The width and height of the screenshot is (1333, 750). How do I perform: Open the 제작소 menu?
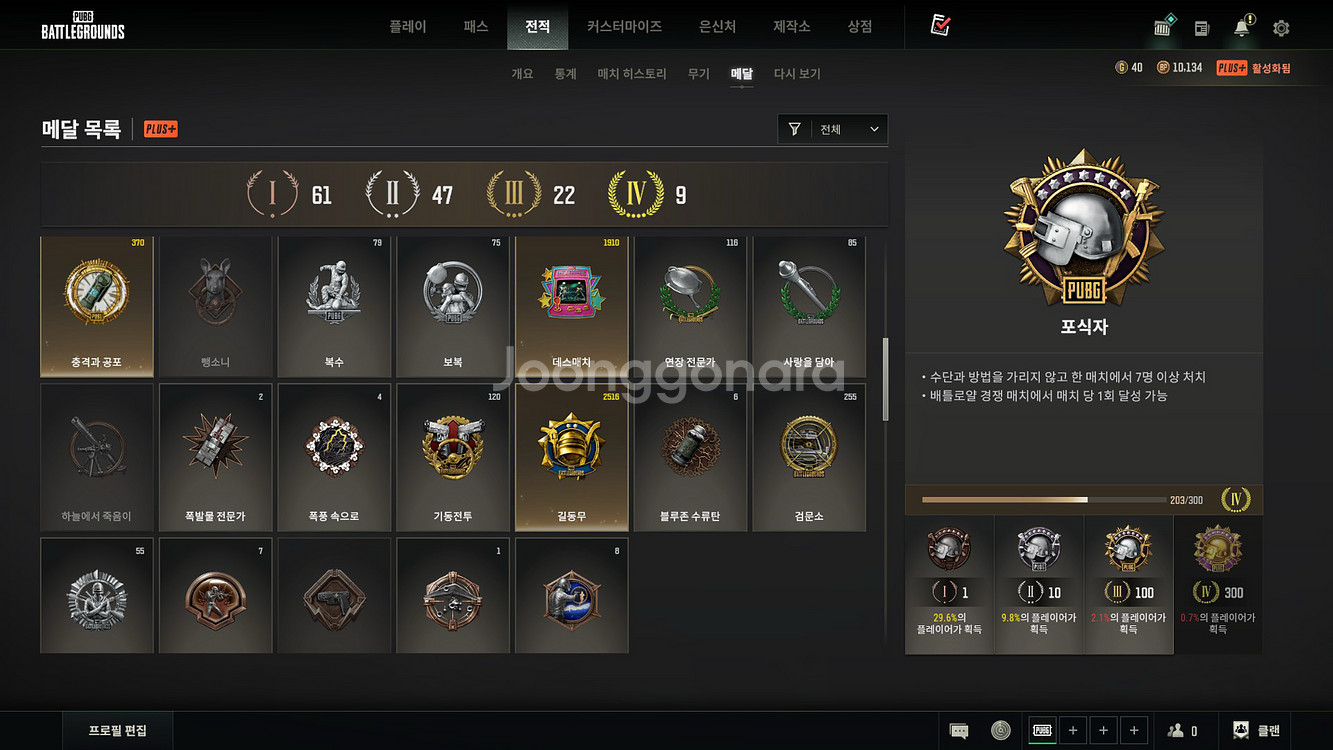pyautogui.click(x=792, y=27)
